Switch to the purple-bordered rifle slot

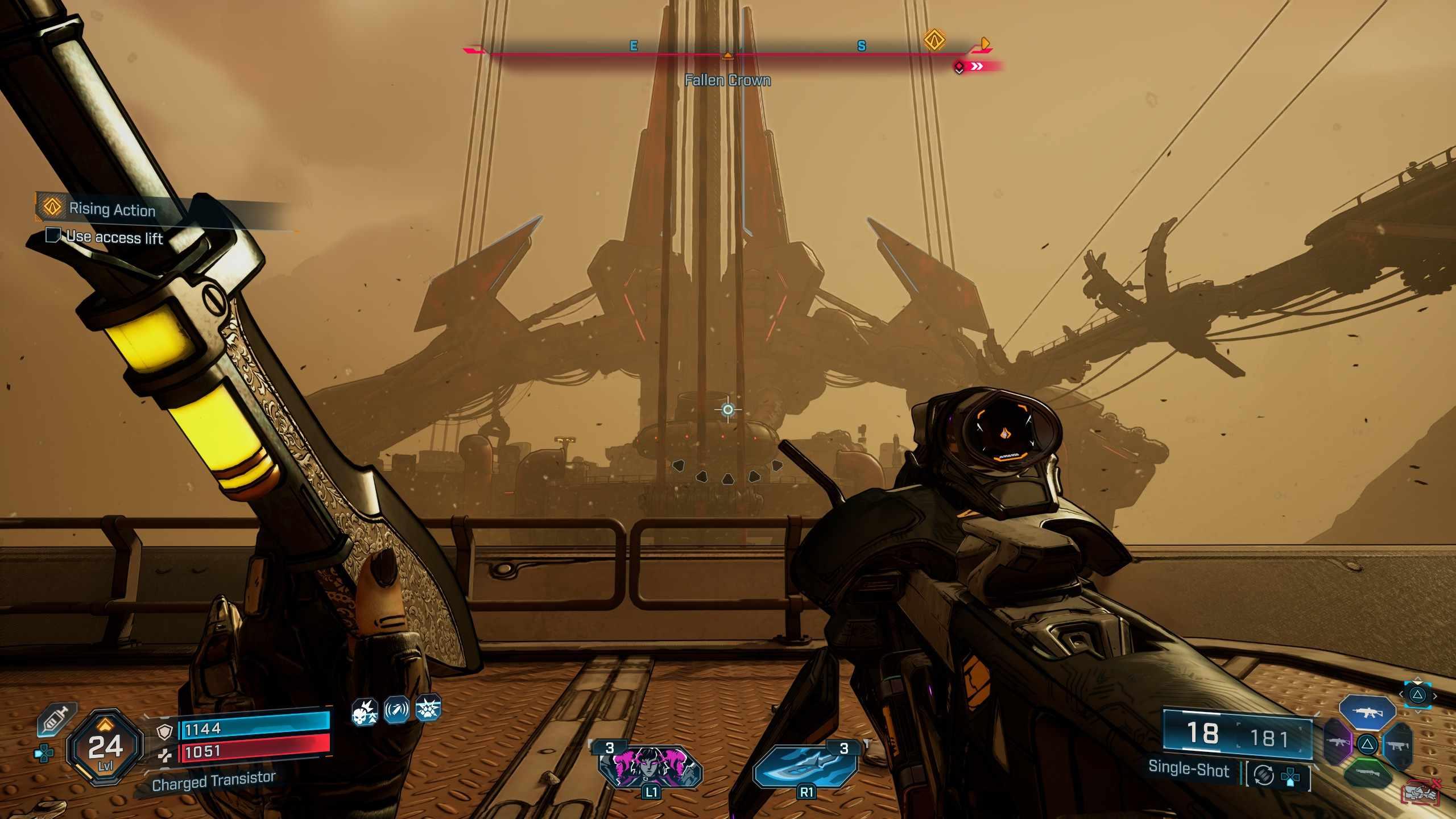[x=1338, y=742]
